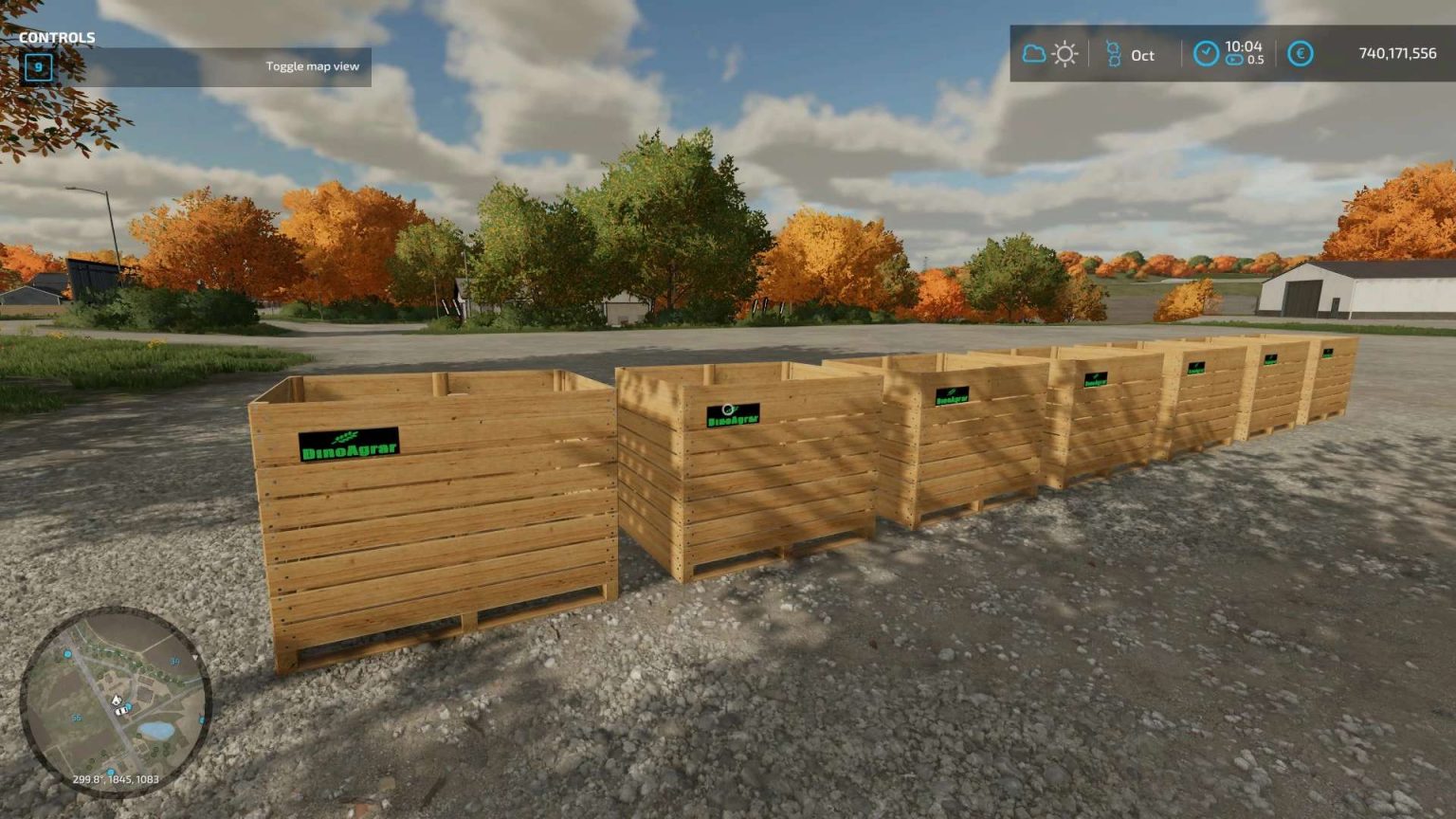Click the crop growth cycle icon beside Oct
Viewport: 1456px width, 819px height.
point(1114,54)
